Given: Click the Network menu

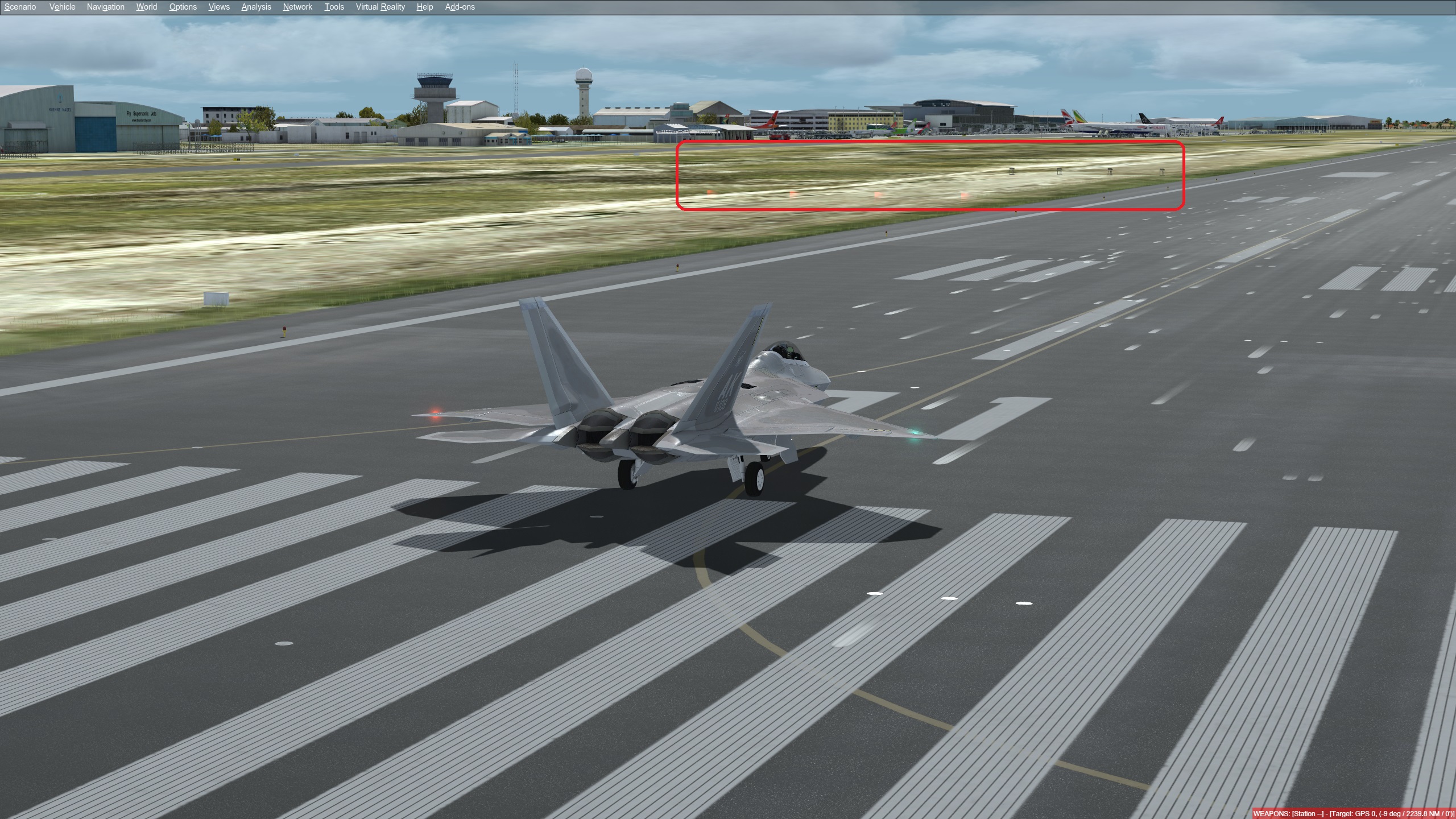Looking at the screenshot, I should (297, 7).
